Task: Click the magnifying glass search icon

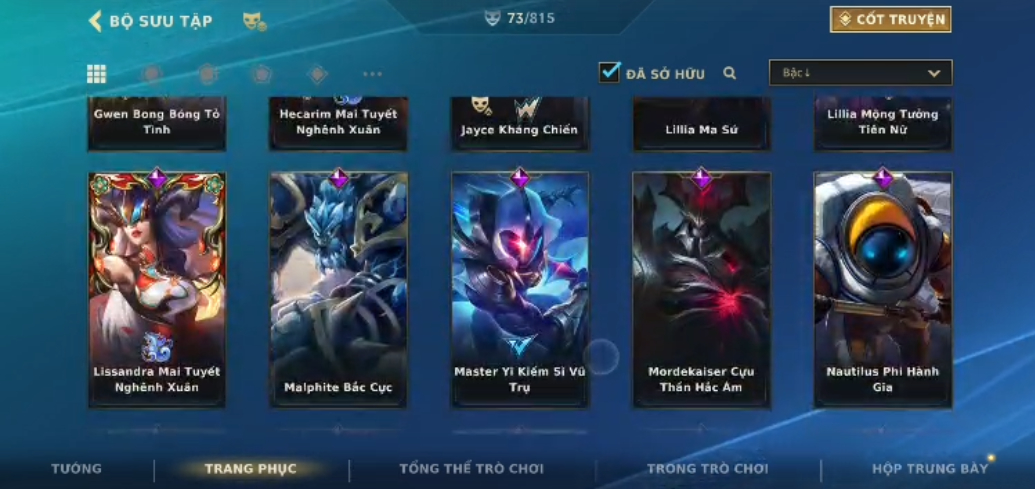Action: tap(730, 73)
